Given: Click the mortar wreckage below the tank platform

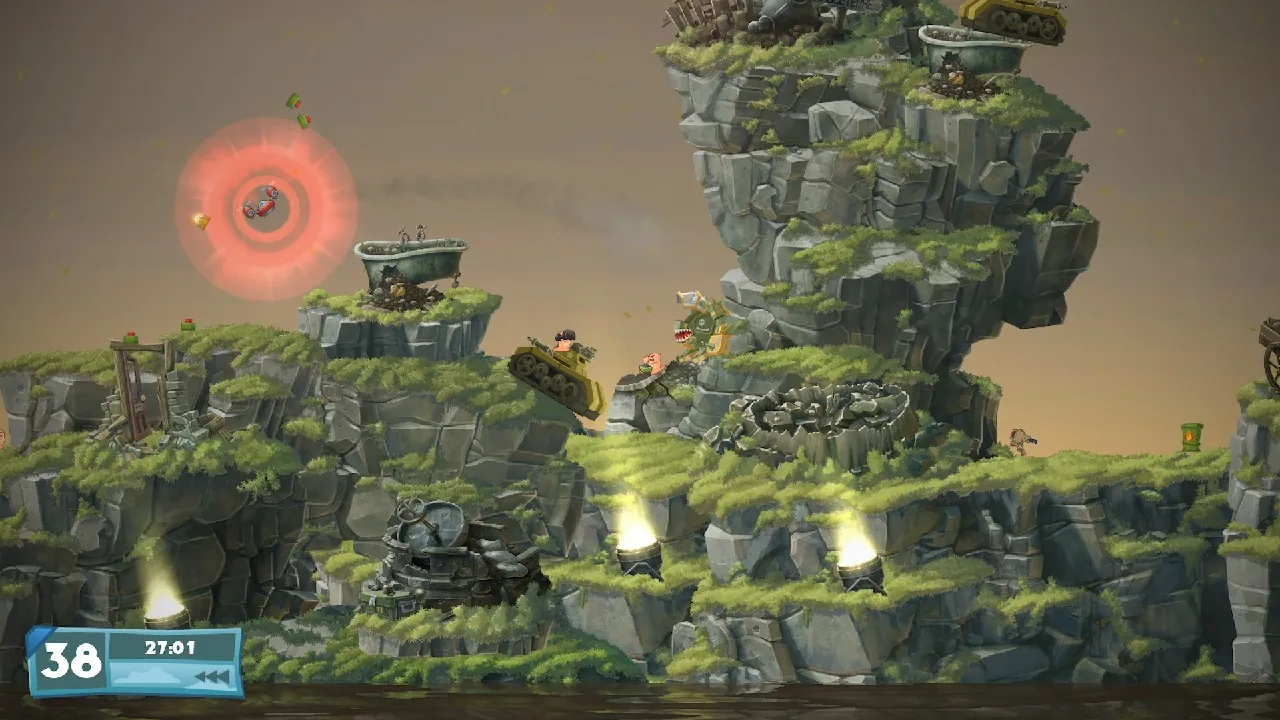Looking at the screenshot, I should point(435,540).
